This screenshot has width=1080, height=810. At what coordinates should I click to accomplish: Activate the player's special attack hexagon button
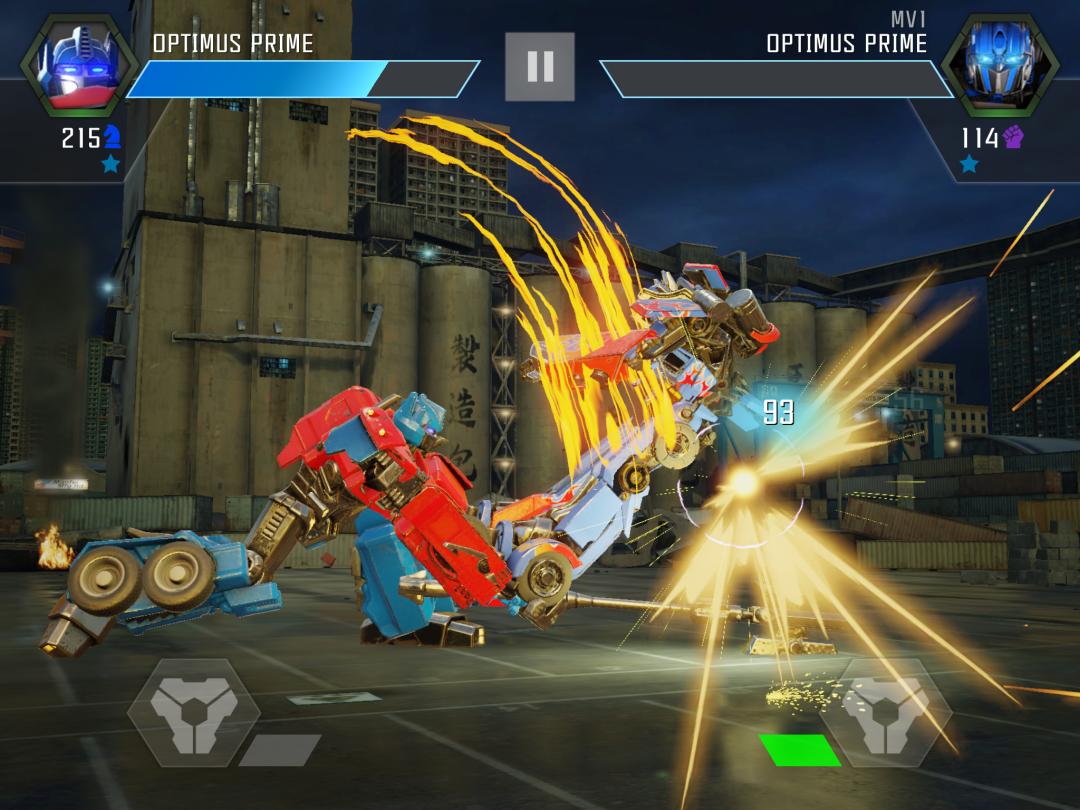193,712
